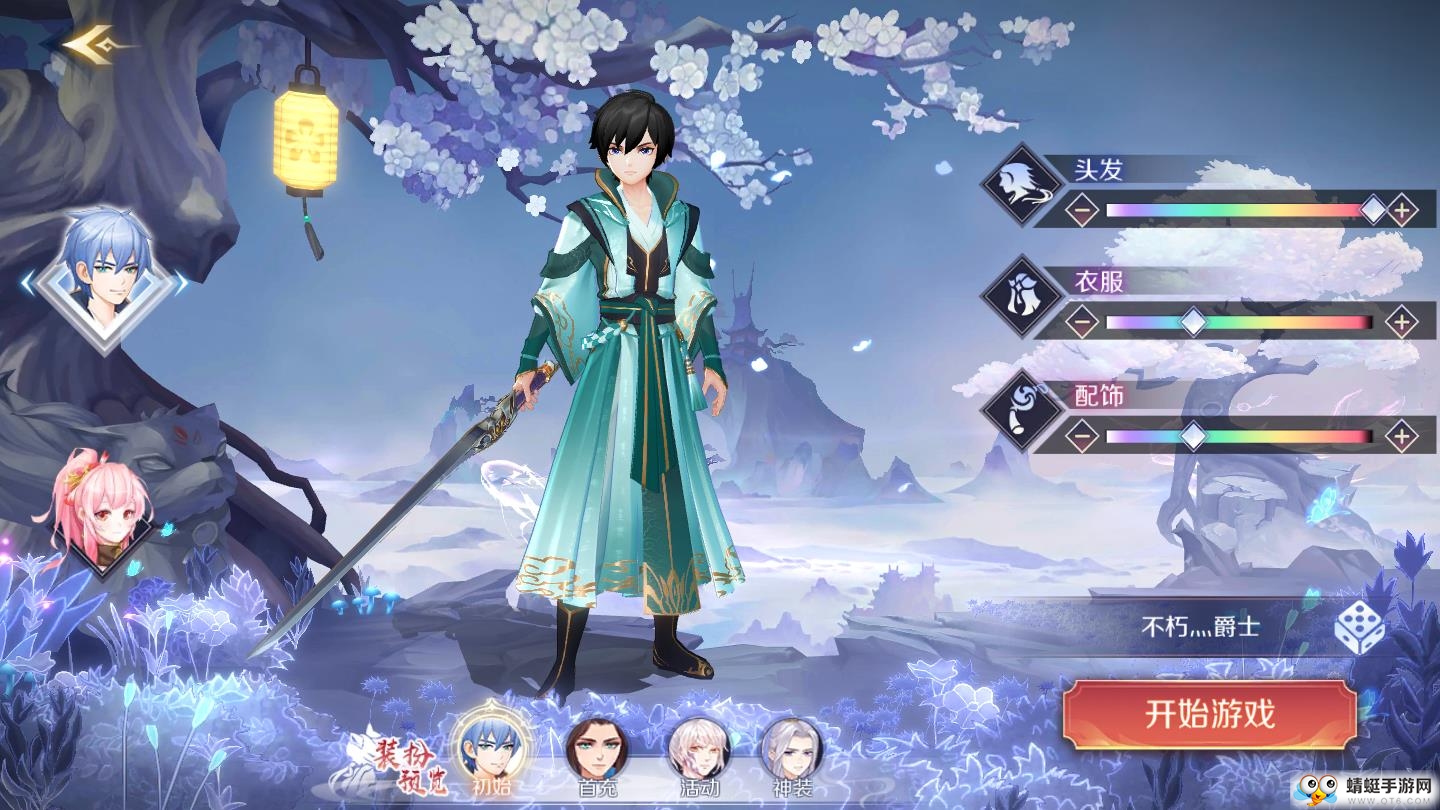This screenshot has width=1440, height=810.
Task: Increase the 头发 hair color value
Action: (1402, 210)
